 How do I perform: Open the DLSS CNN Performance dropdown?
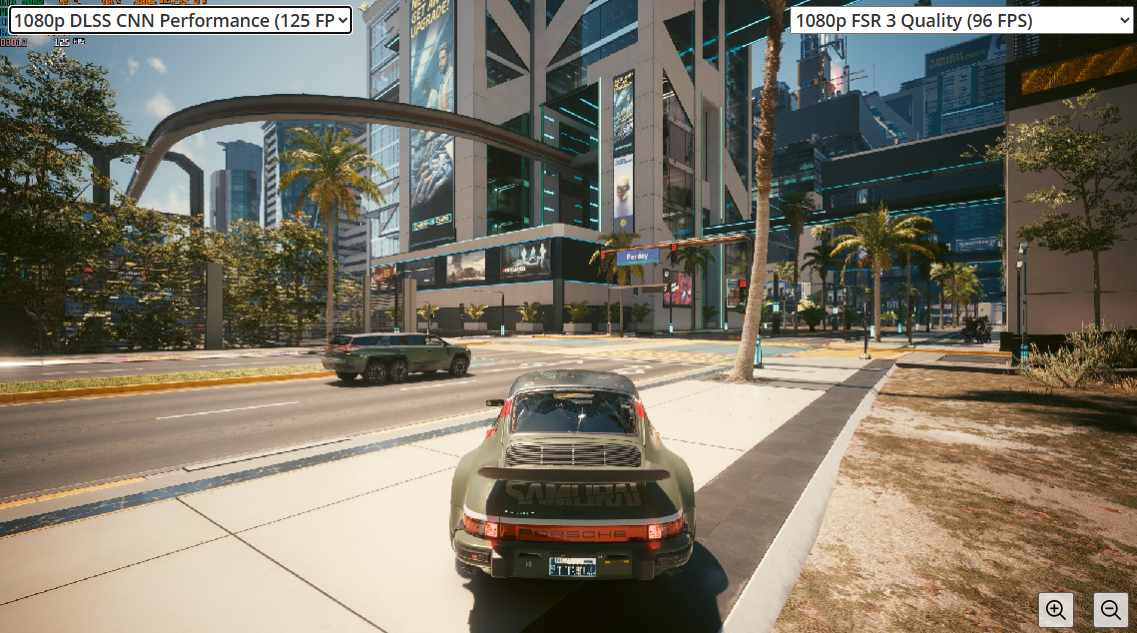point(180,20)
